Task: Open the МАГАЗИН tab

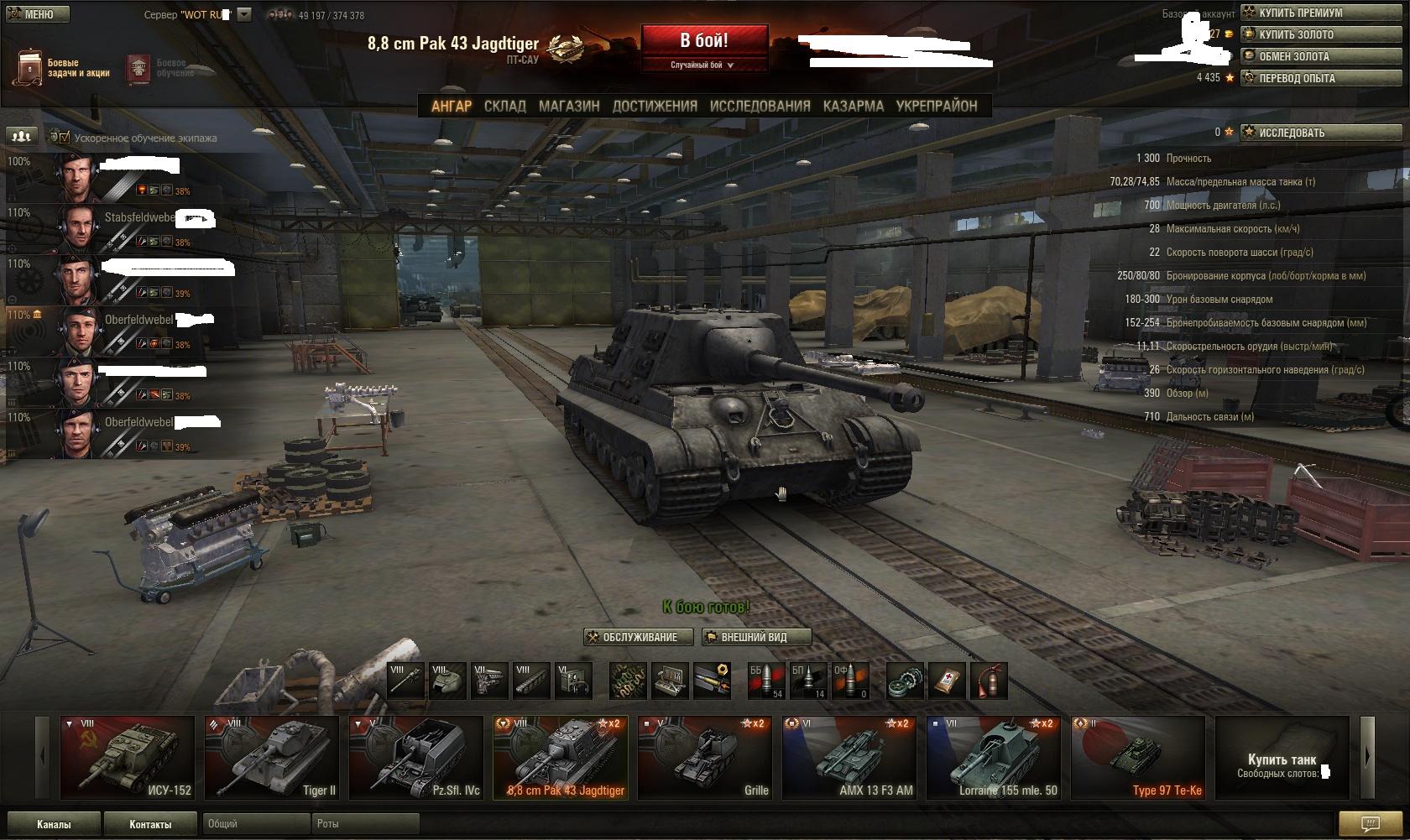Action: 569,106
